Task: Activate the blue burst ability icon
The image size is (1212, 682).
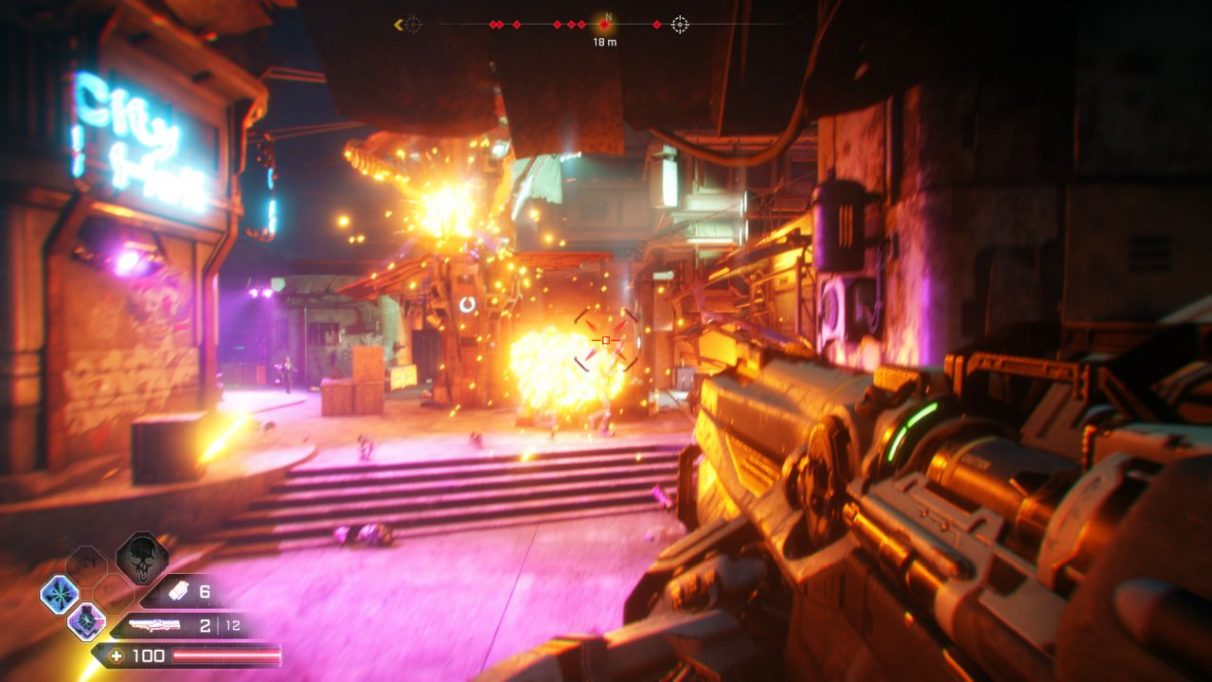Action: (x=59, y=595)
